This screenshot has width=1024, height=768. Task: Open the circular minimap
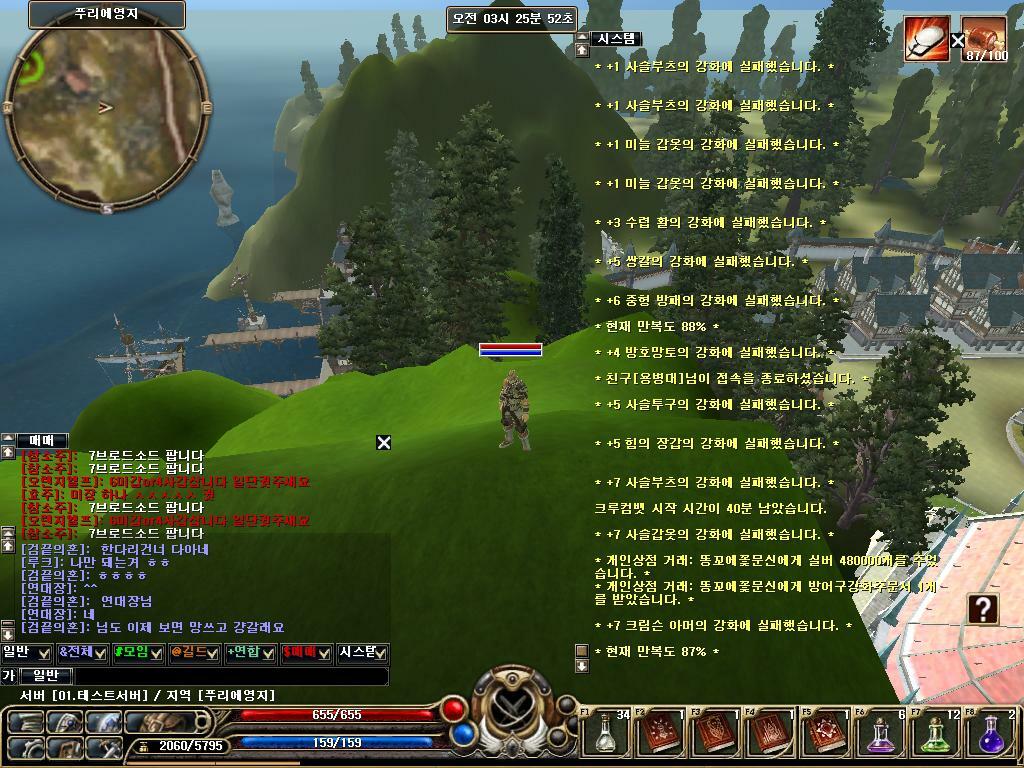(105, 110)
